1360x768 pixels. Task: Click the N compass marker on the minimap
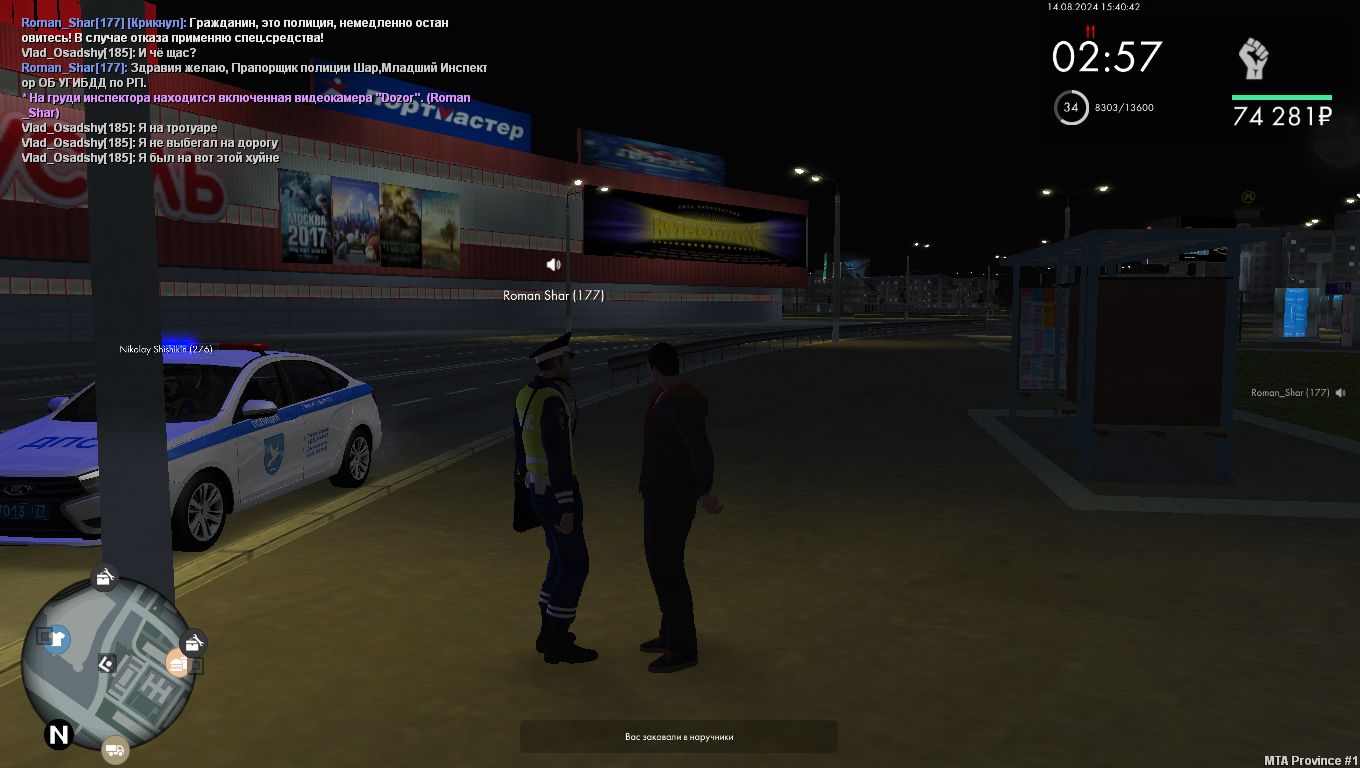pyautogui.click(x=57, y=736)
